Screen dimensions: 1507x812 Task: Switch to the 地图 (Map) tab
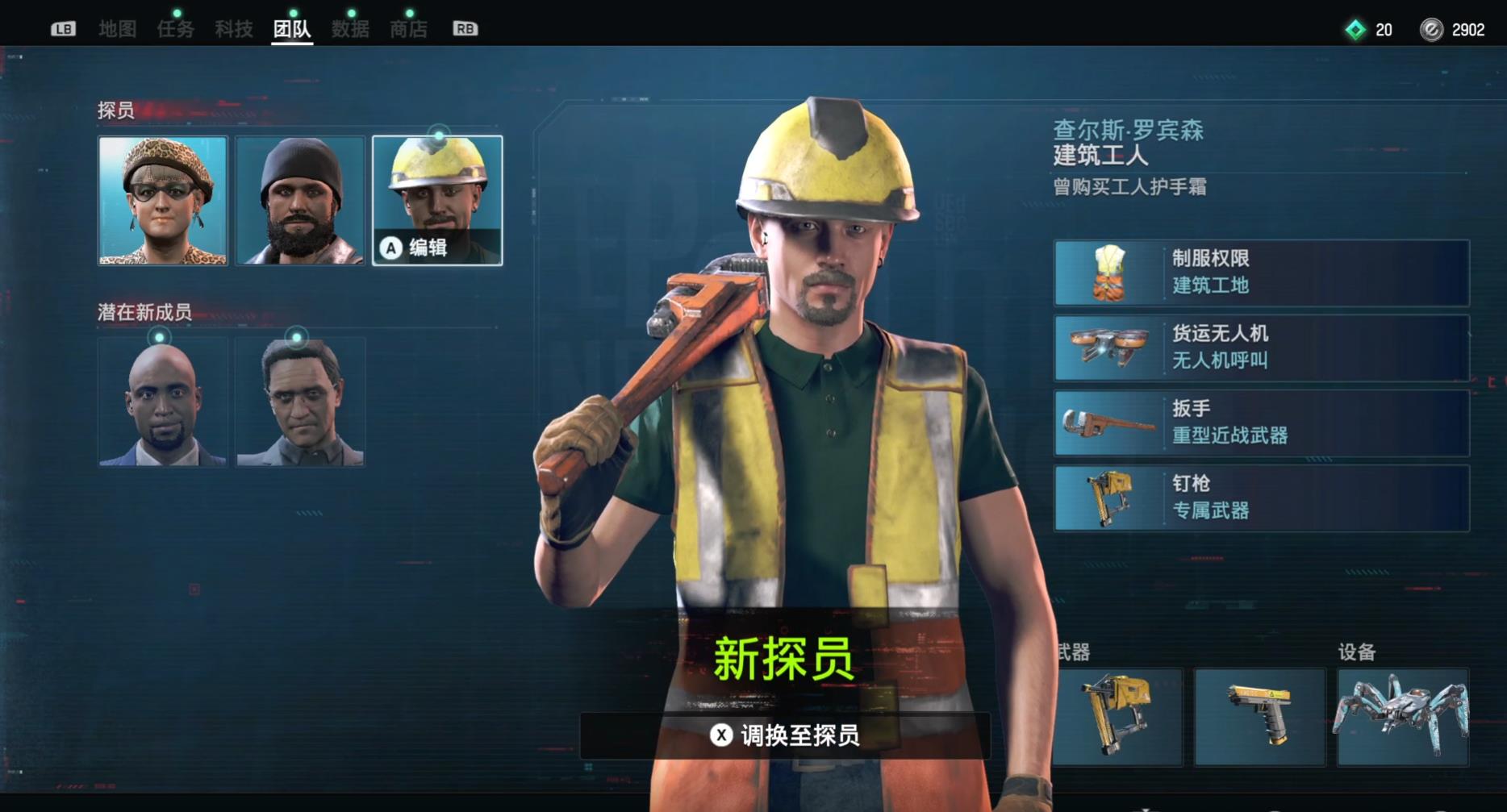click(116, 29)
